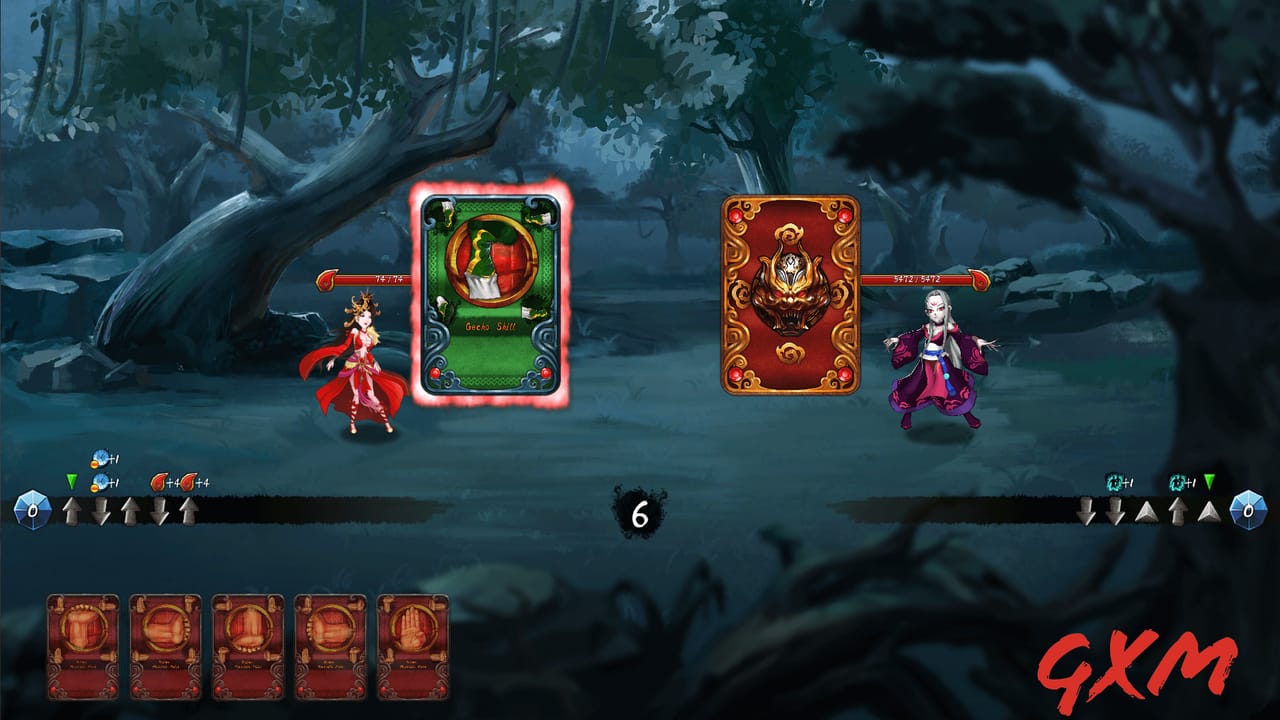Toggle the last up arrow in player's sequence
Screen dimensions: 1280x720
(x=189, y=509)
